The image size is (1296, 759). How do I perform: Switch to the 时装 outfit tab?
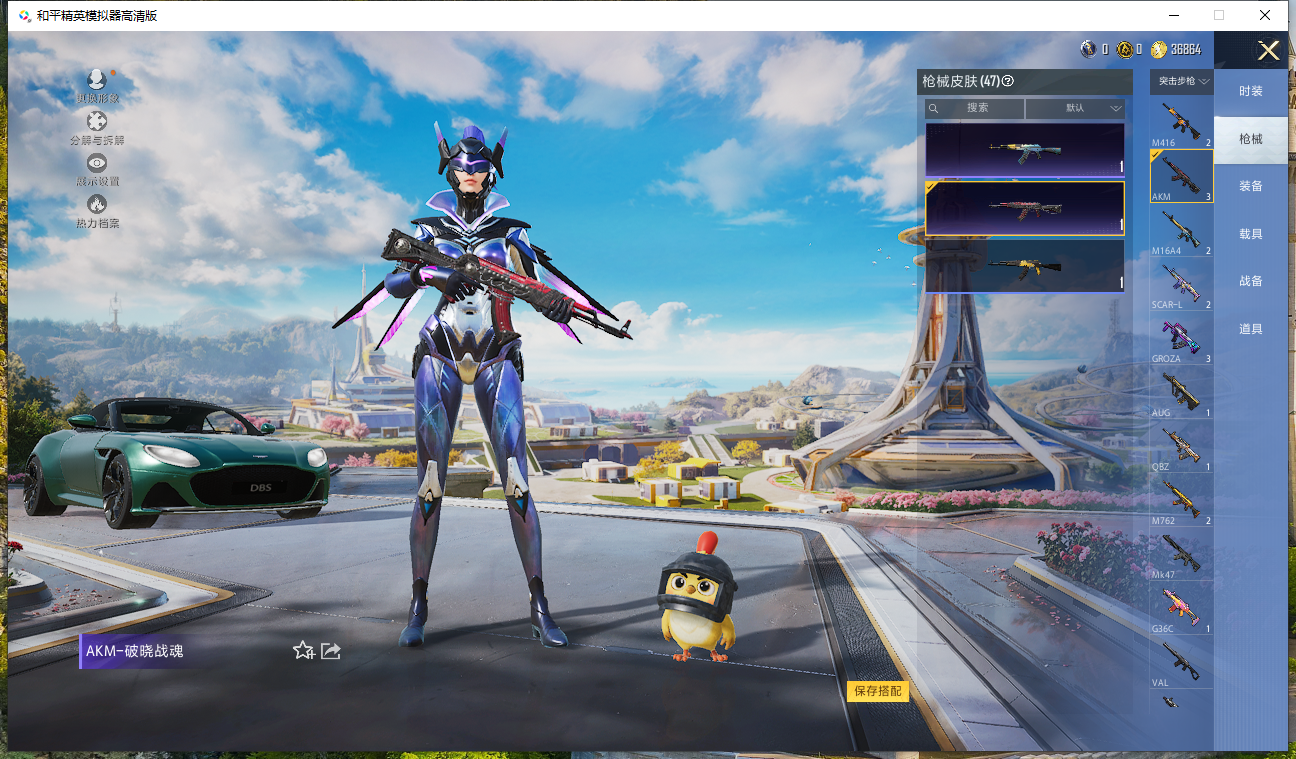pos(1250,91)
